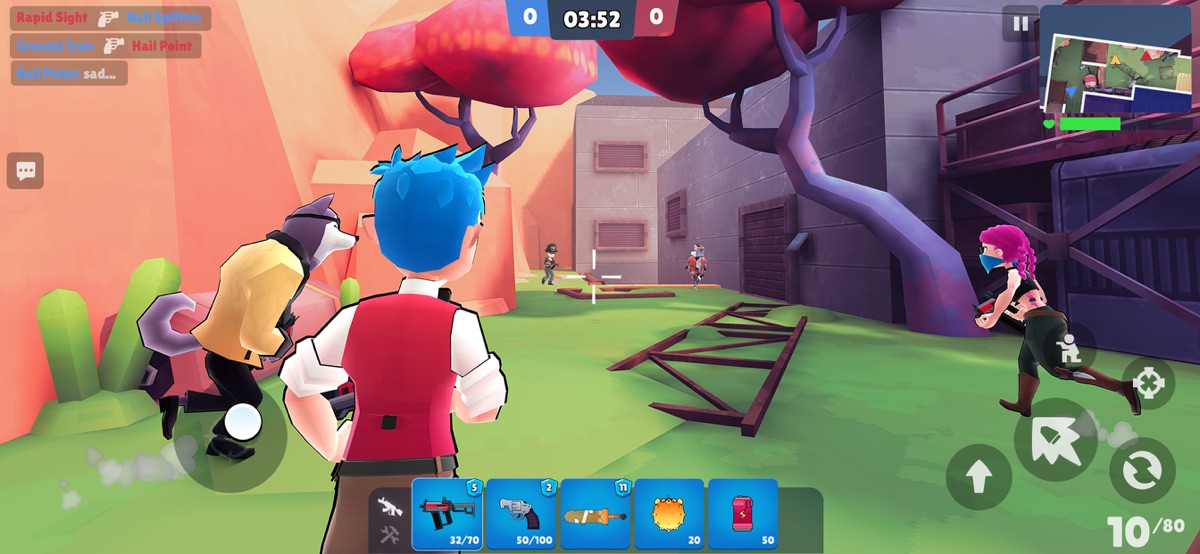
Task: Show the weapons category with the rifle icon
Action: (390, 507)
